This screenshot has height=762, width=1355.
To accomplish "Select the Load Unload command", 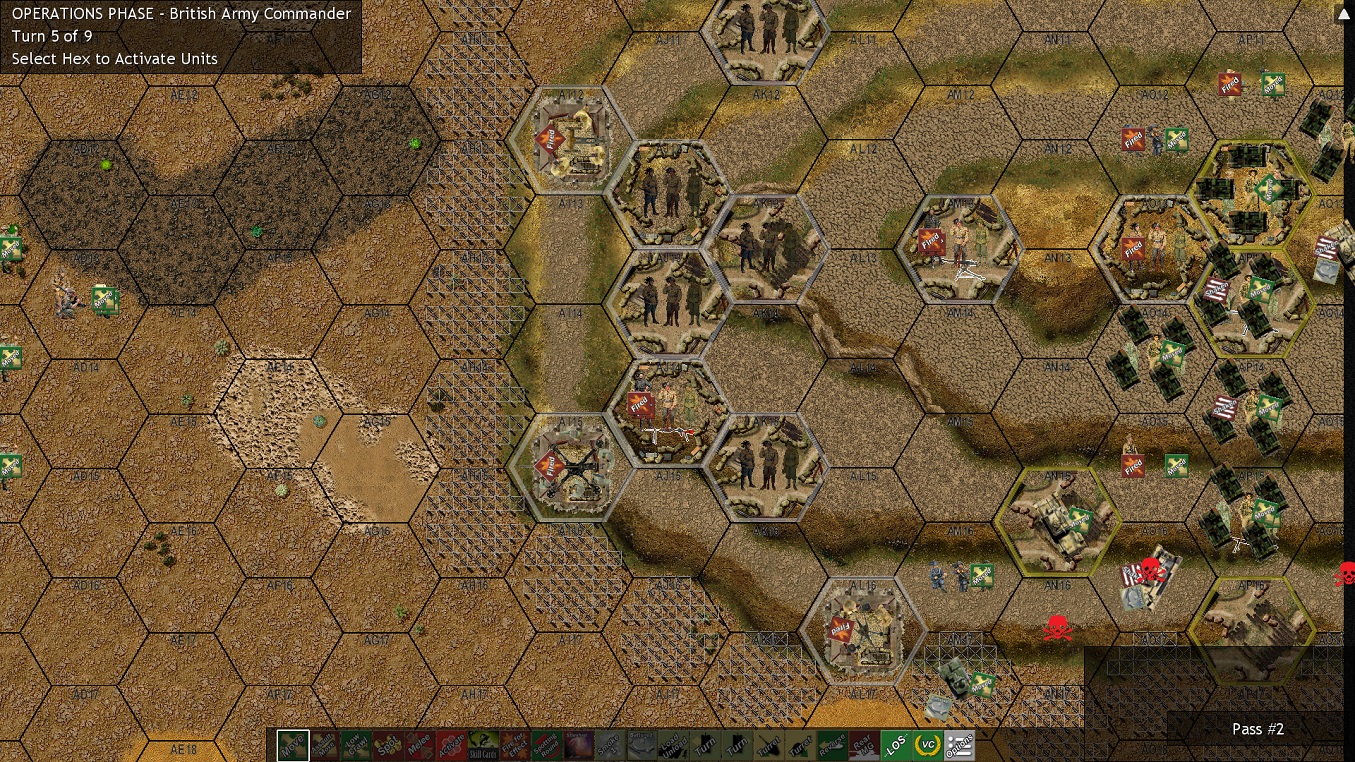I will pyautogui.click(x=673, y=746).
